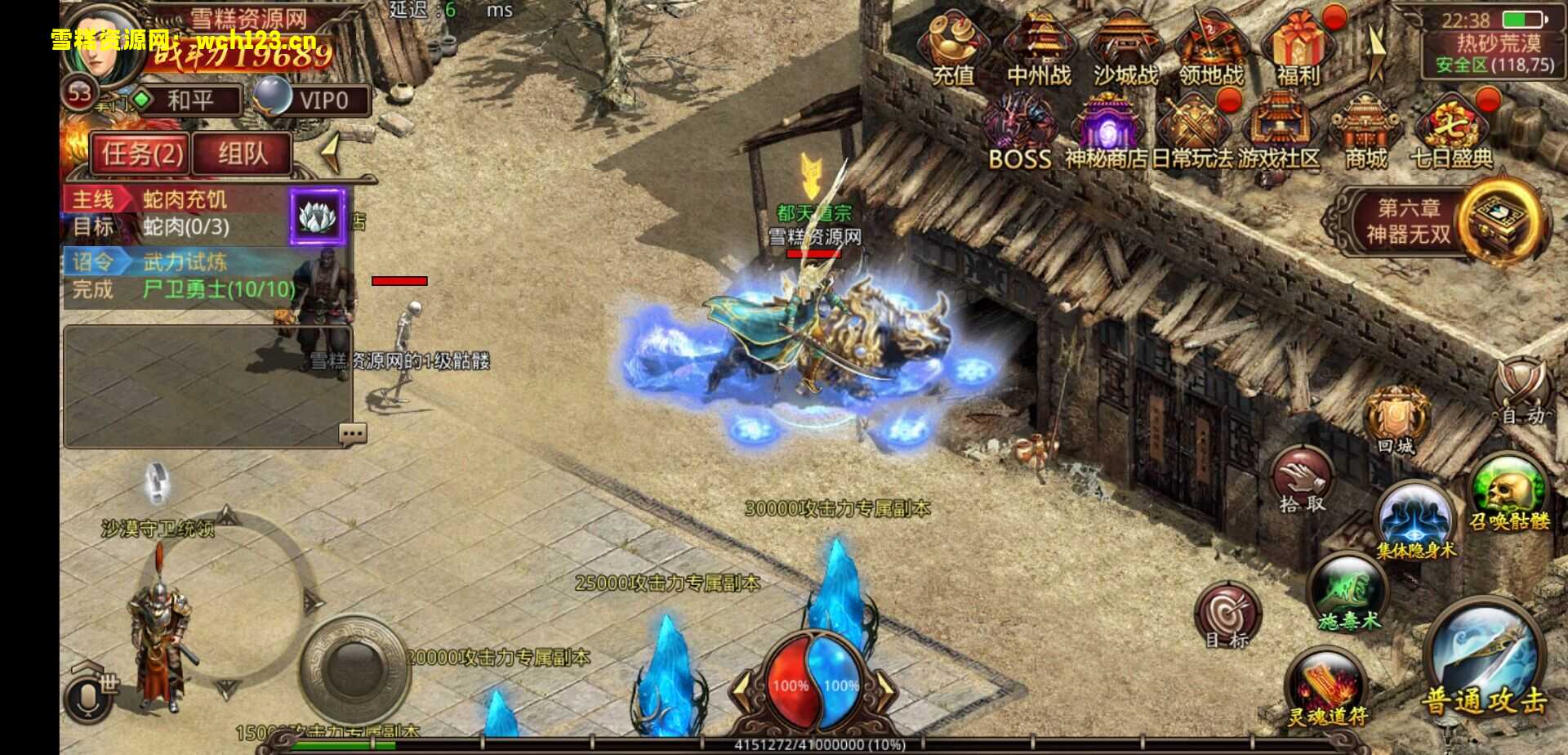Screen dimensions: 1568x755
Task: Cast the 施毒术 poison skill
Action: tap(1349, 593)
